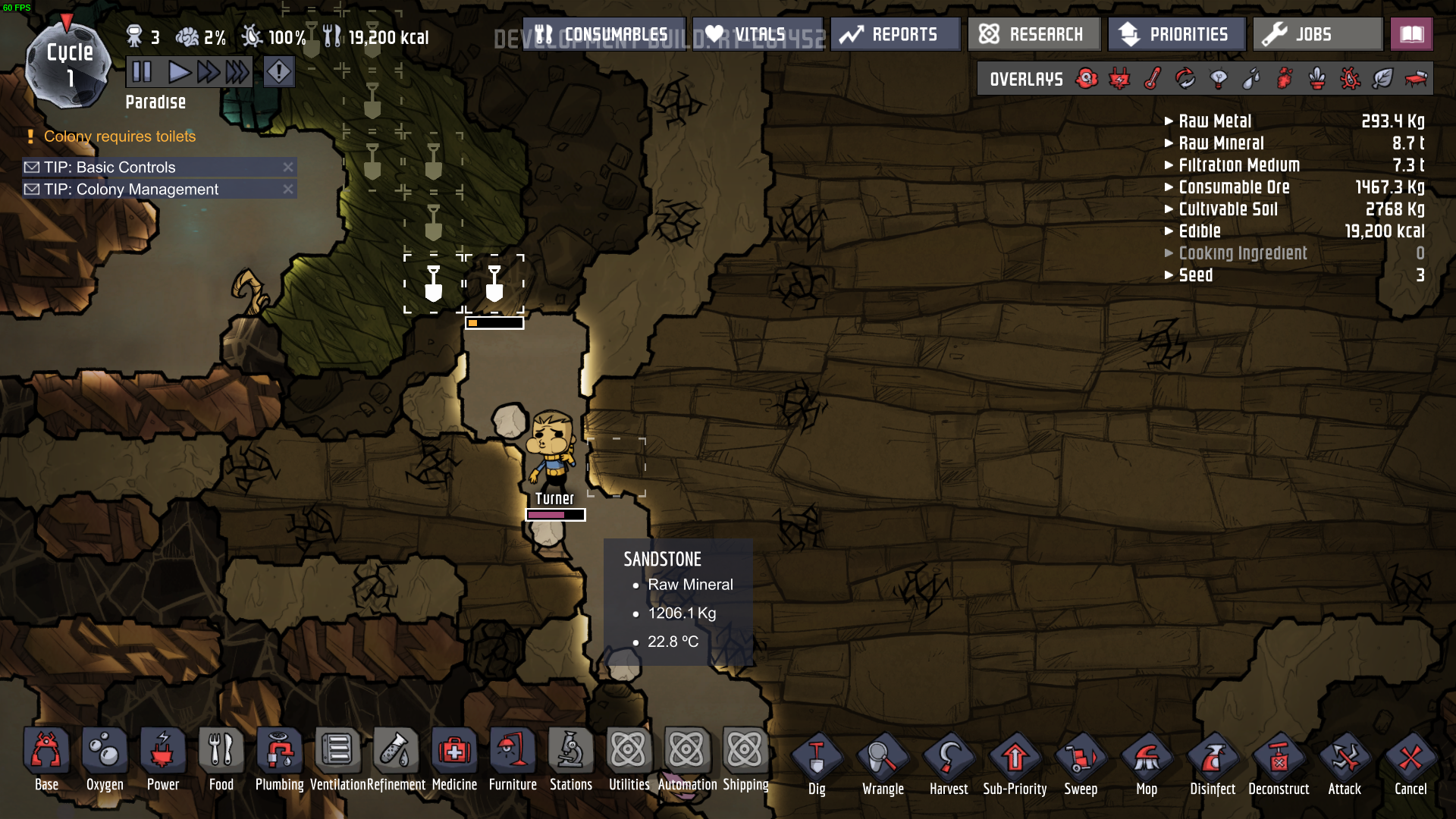Open the Food build category

[221, 760]
